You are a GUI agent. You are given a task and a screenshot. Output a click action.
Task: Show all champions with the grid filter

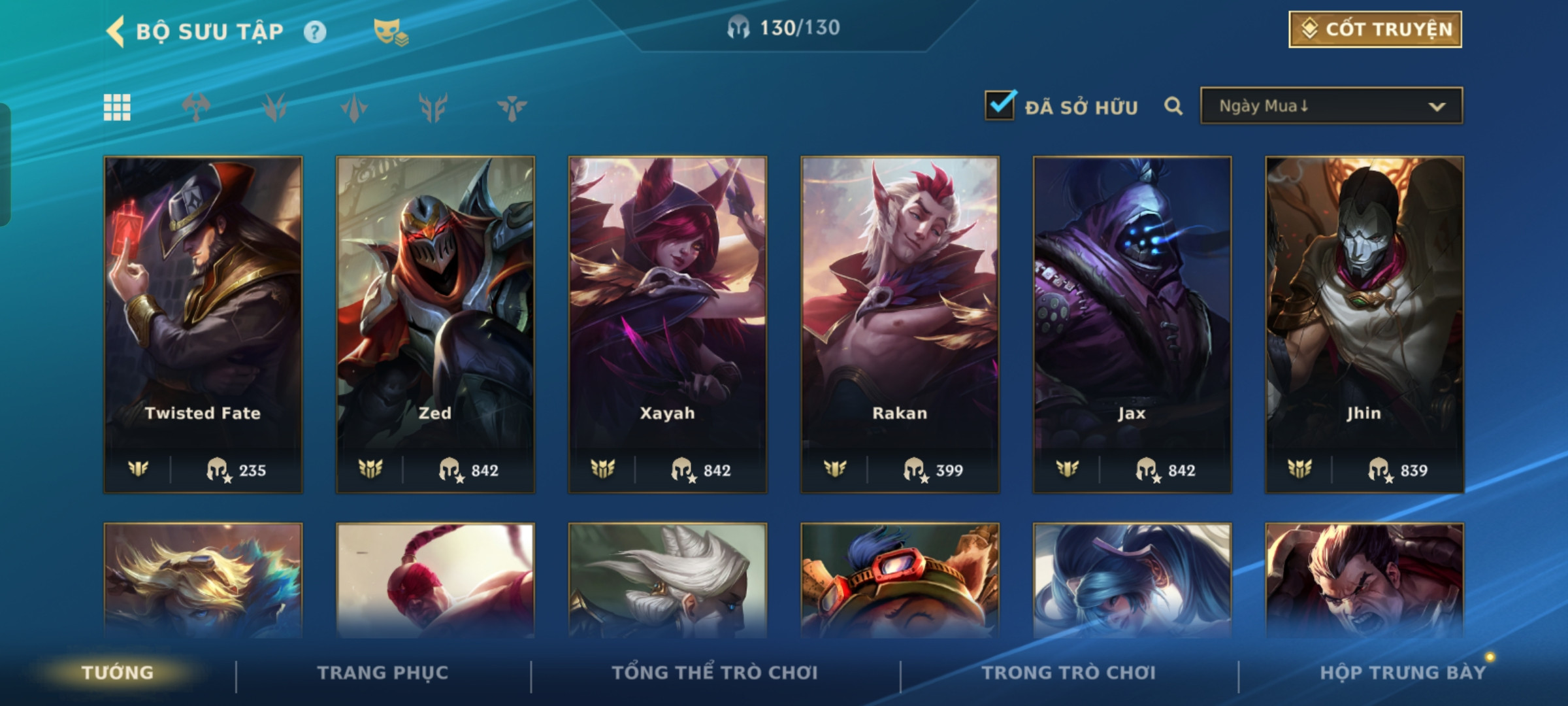(117, 107)
